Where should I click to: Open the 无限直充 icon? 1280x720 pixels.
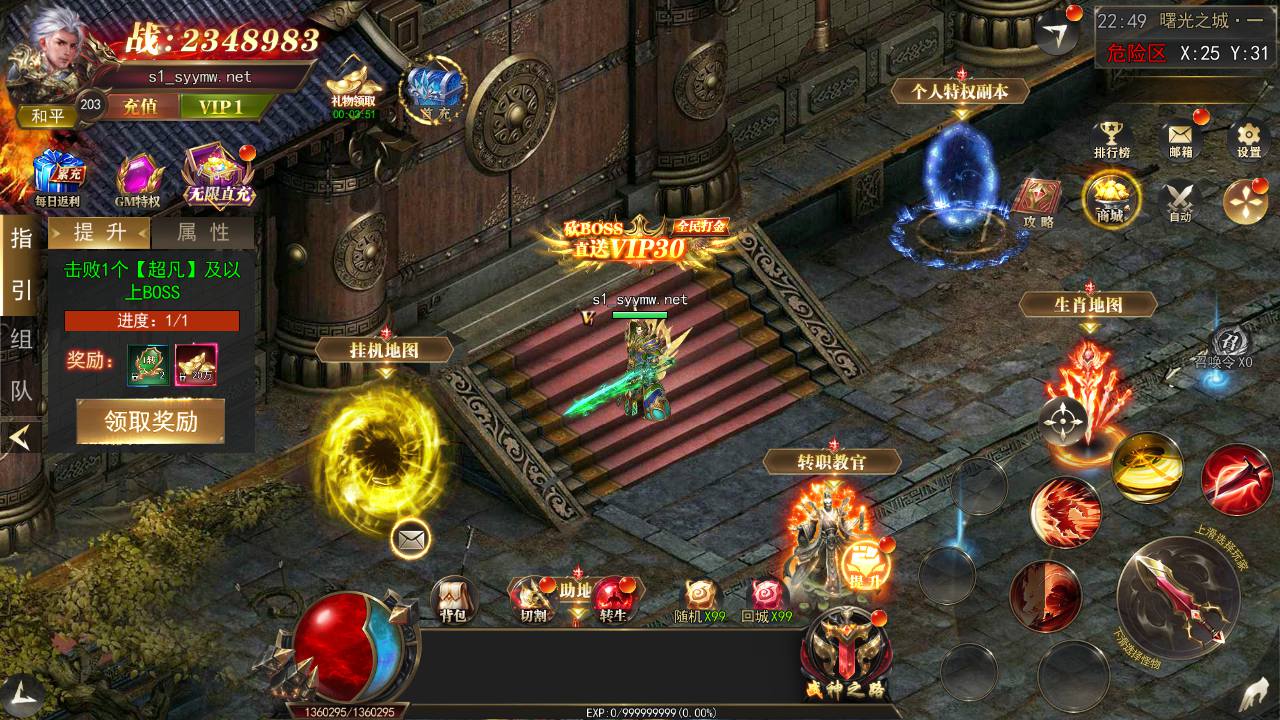click(x=216, y=177)
